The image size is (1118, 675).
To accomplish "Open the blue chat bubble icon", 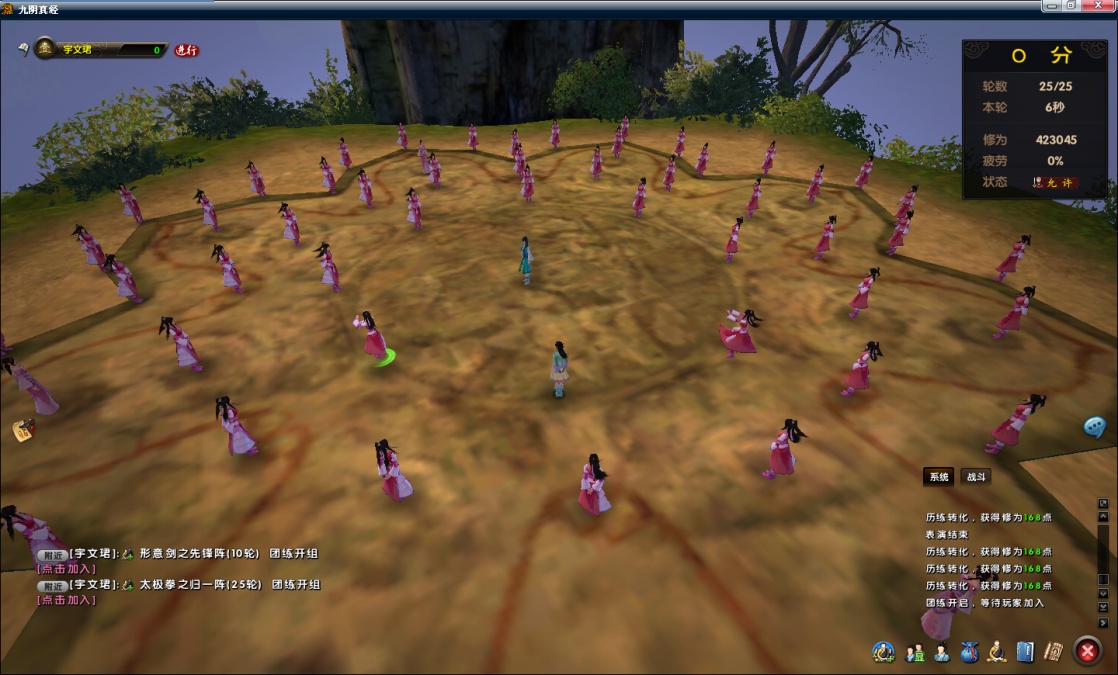I will [x=1095, y=427].
